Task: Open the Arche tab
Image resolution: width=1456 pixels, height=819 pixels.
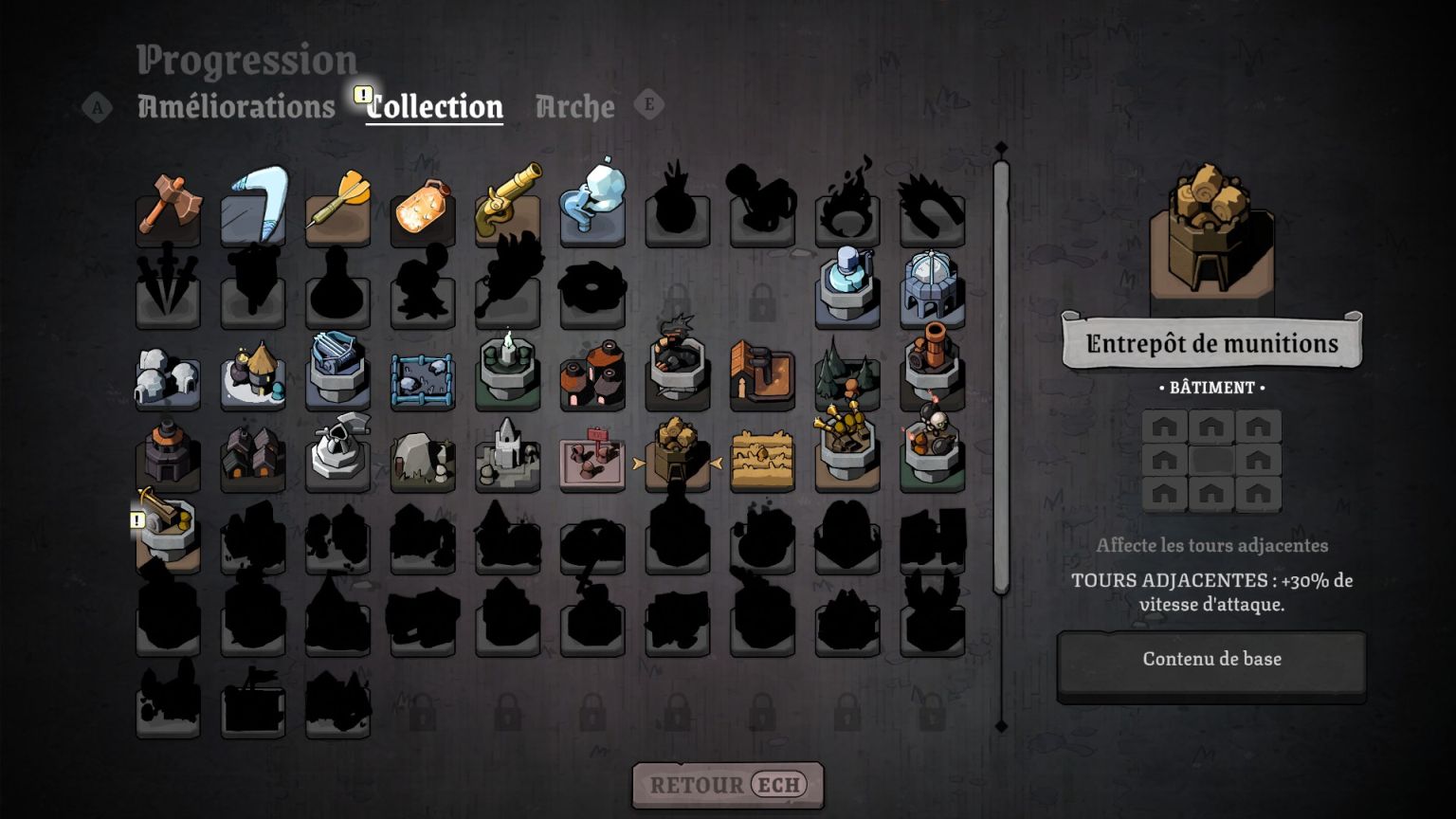Action: [574, 106]
